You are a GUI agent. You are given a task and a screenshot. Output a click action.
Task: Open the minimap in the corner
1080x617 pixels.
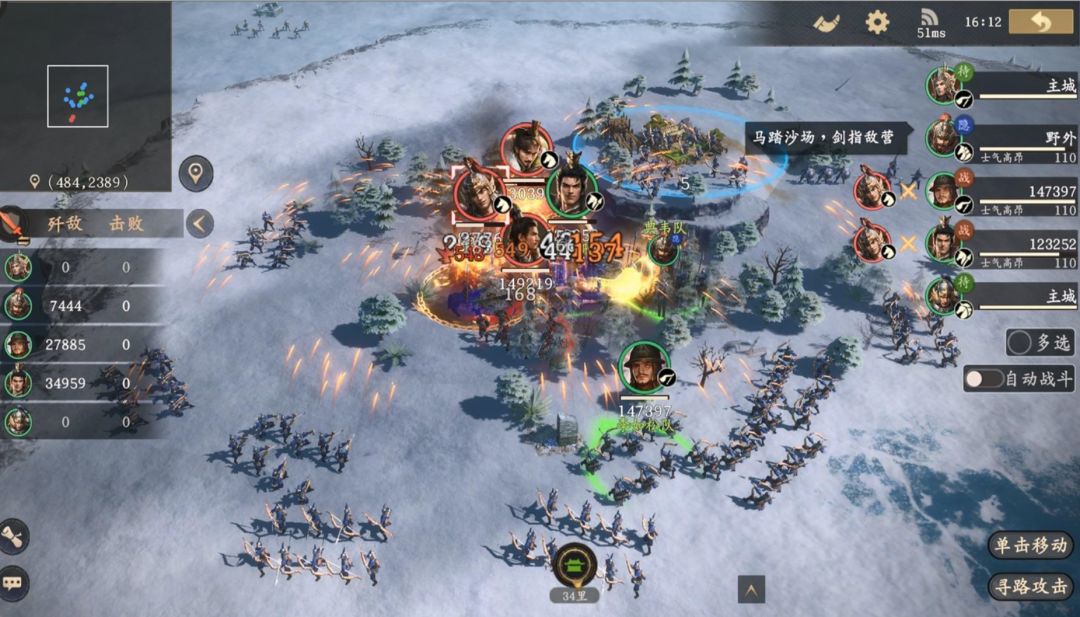pos(77,96)
